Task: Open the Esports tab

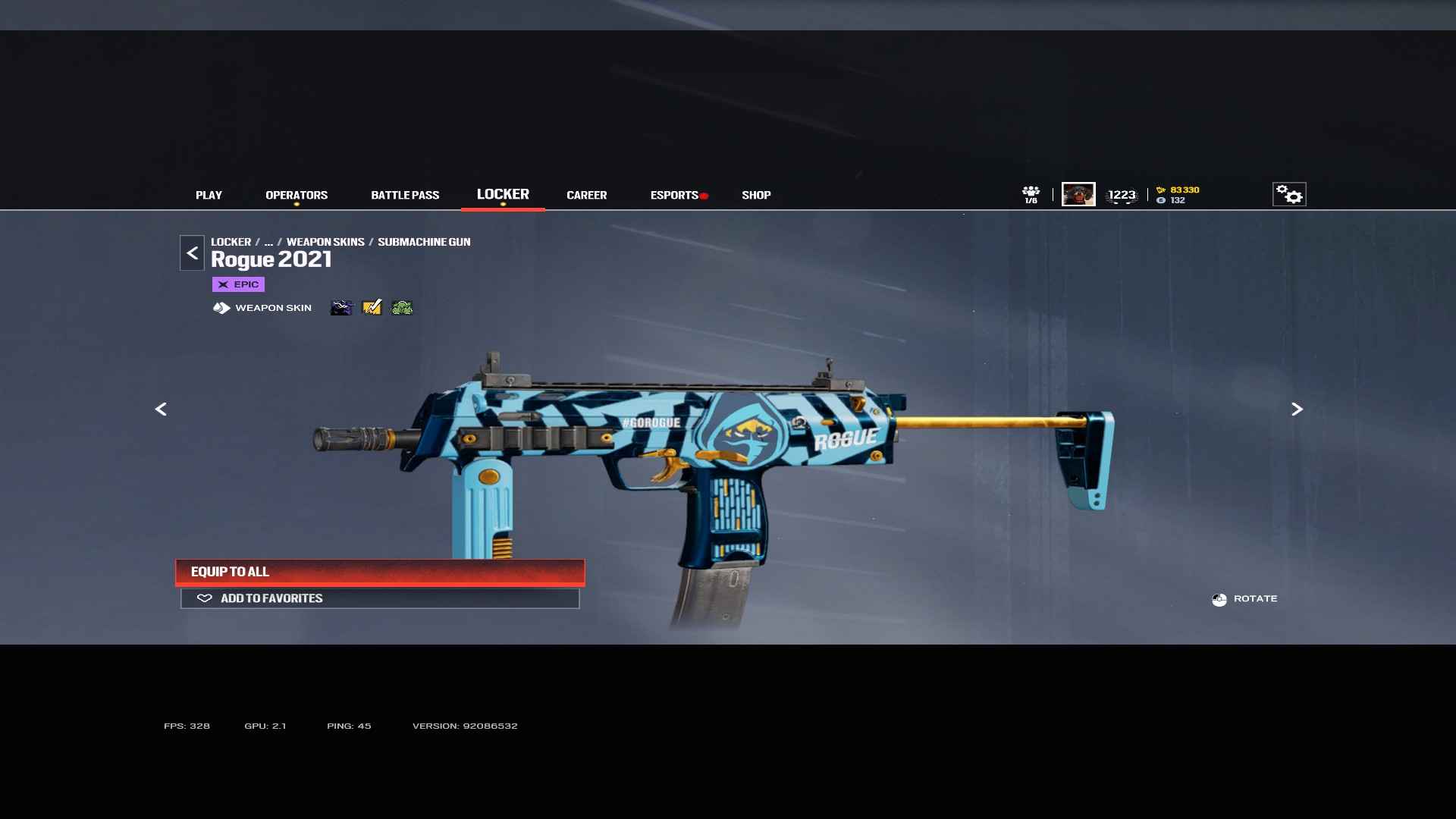Action: [x=674, y=195]
